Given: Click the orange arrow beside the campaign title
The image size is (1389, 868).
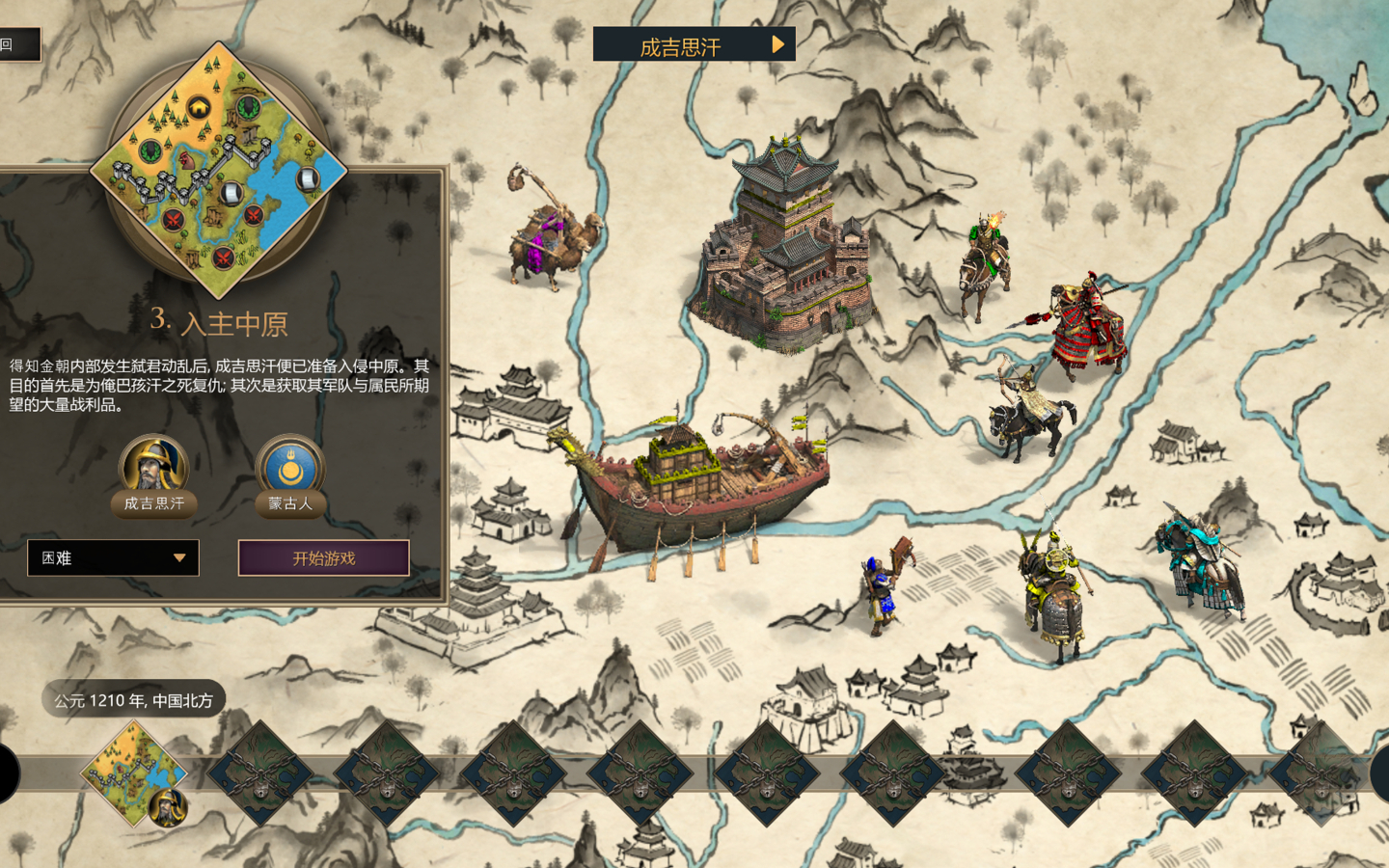Looking at the screenshot, I should 777,44.
